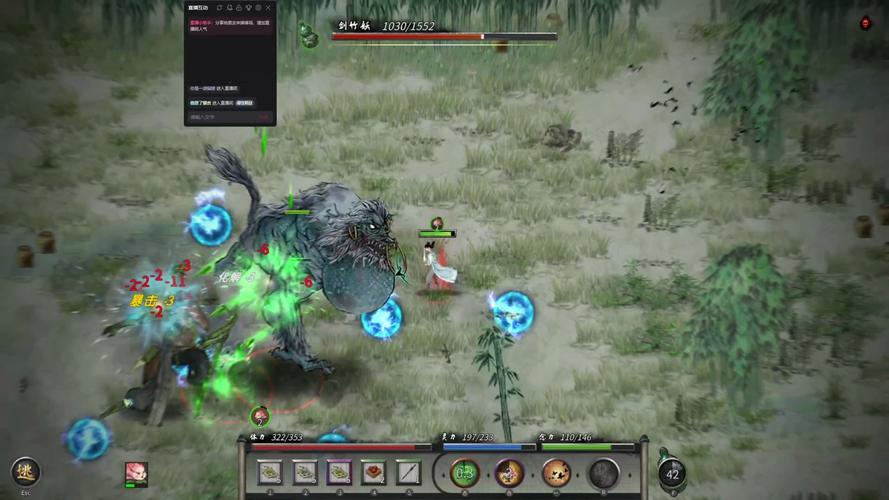Close the live chat overlay panel
This screenshot has width=889, height=500.
tap(268, 8)
